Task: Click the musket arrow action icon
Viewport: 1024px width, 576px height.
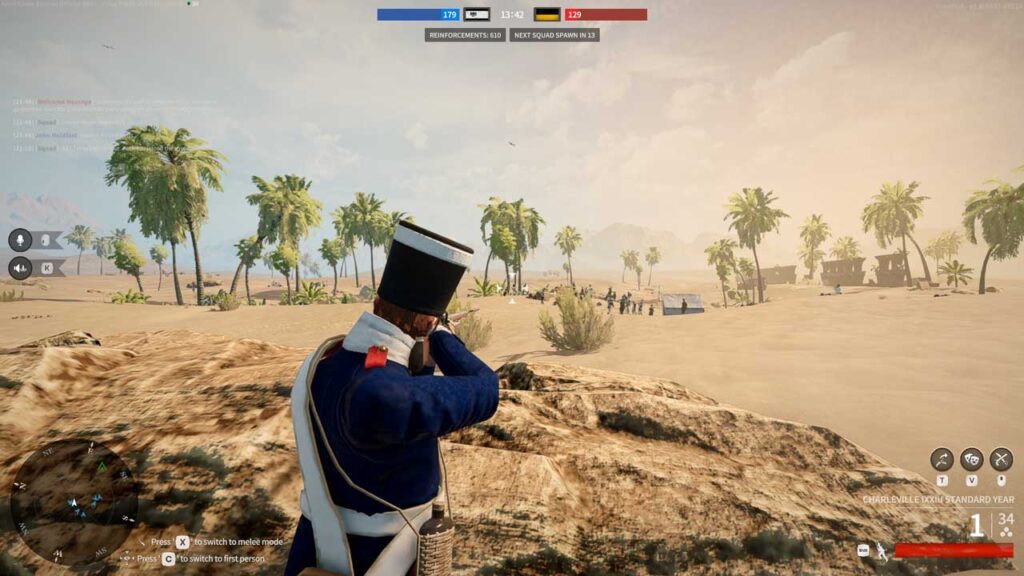Action: [941, 459]
